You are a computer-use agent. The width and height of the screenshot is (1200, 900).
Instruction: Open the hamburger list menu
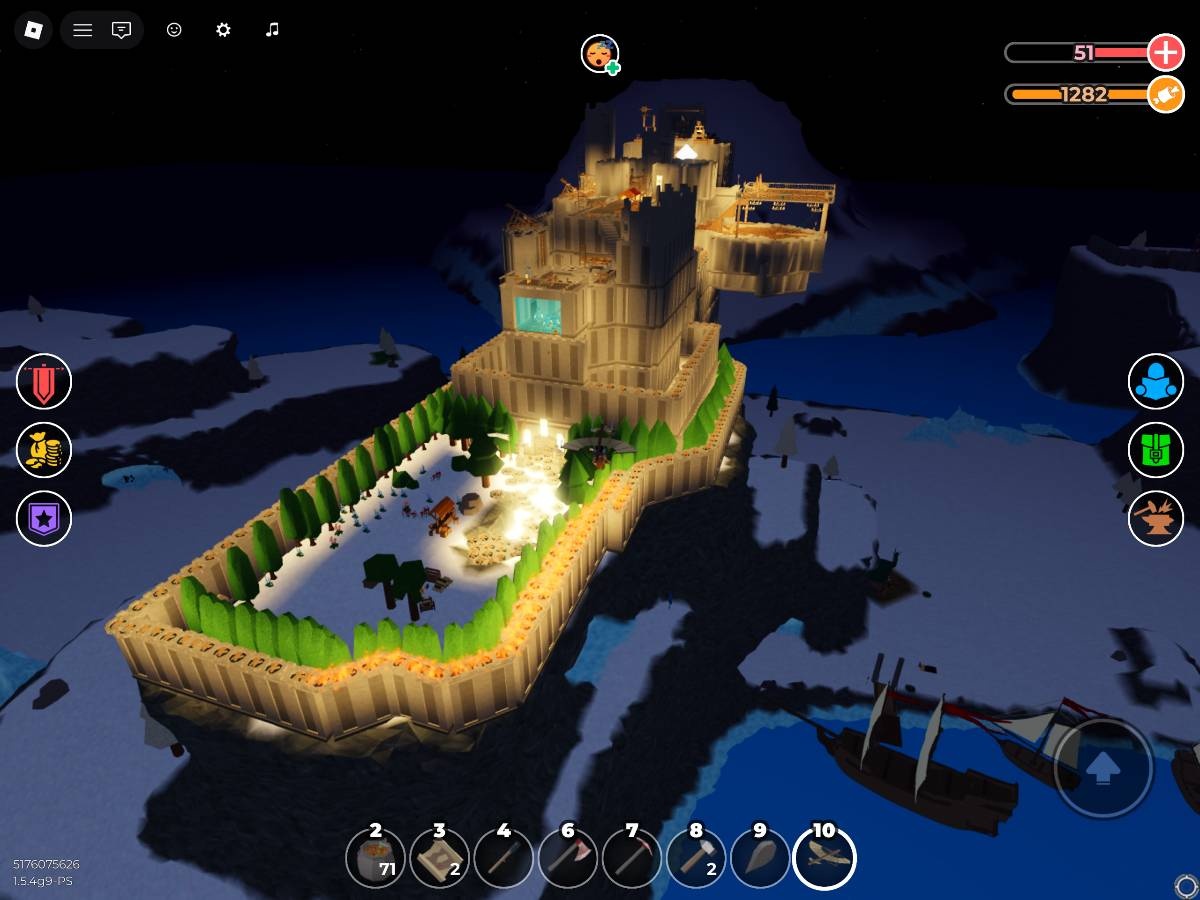point(83,30)
